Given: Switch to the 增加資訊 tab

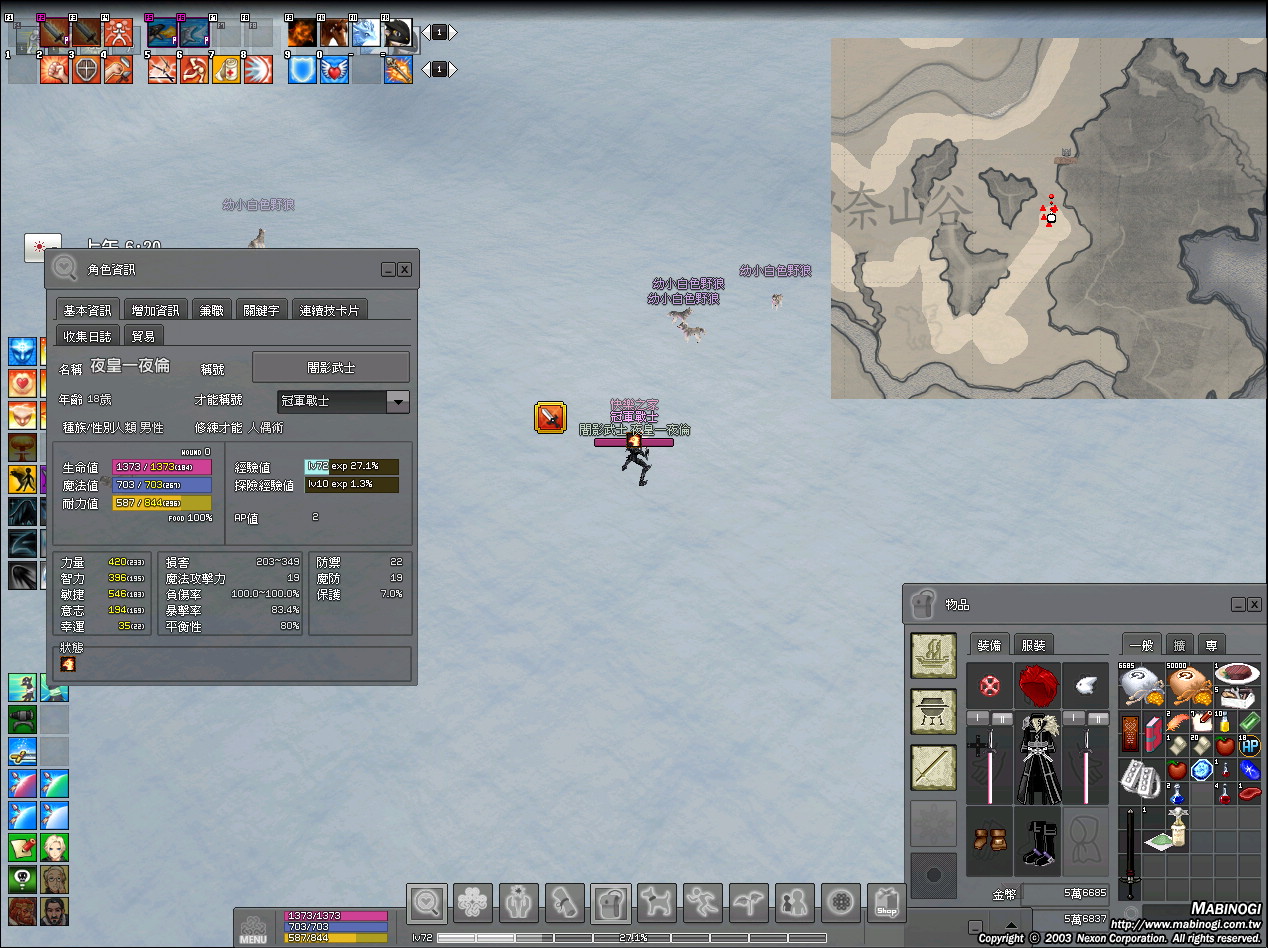Looking at the screenshot, I should coord(156,310).
